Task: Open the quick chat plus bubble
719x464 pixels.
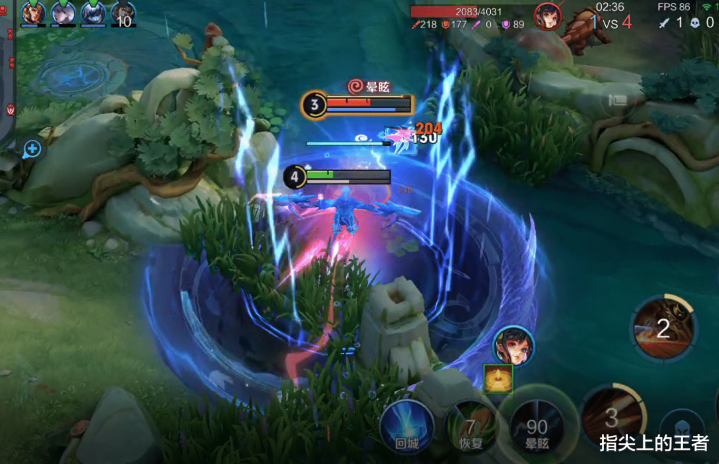Action: point(32,149)
